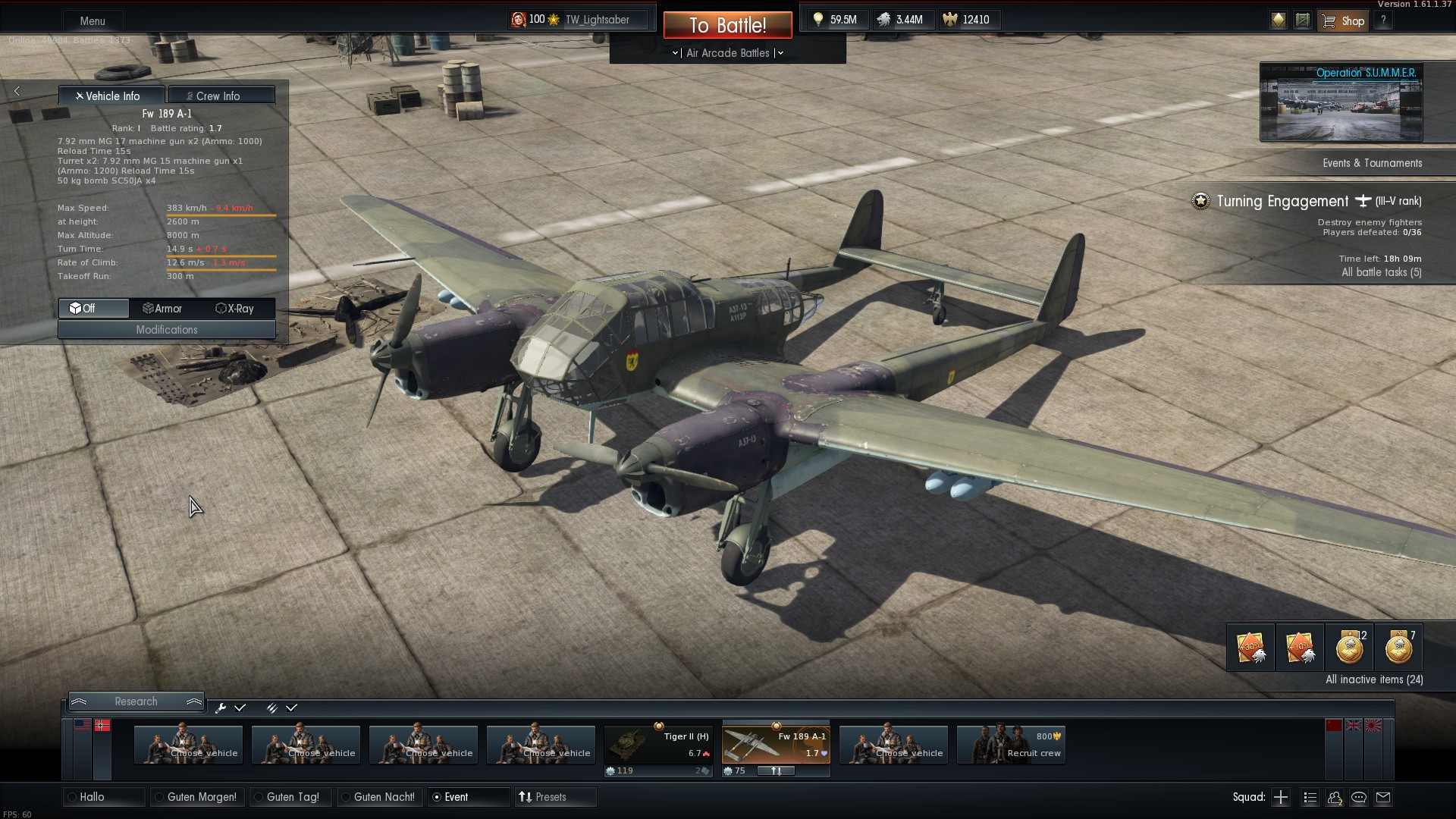
Task: Open vehicle Modifications
Action: point(167,330)
